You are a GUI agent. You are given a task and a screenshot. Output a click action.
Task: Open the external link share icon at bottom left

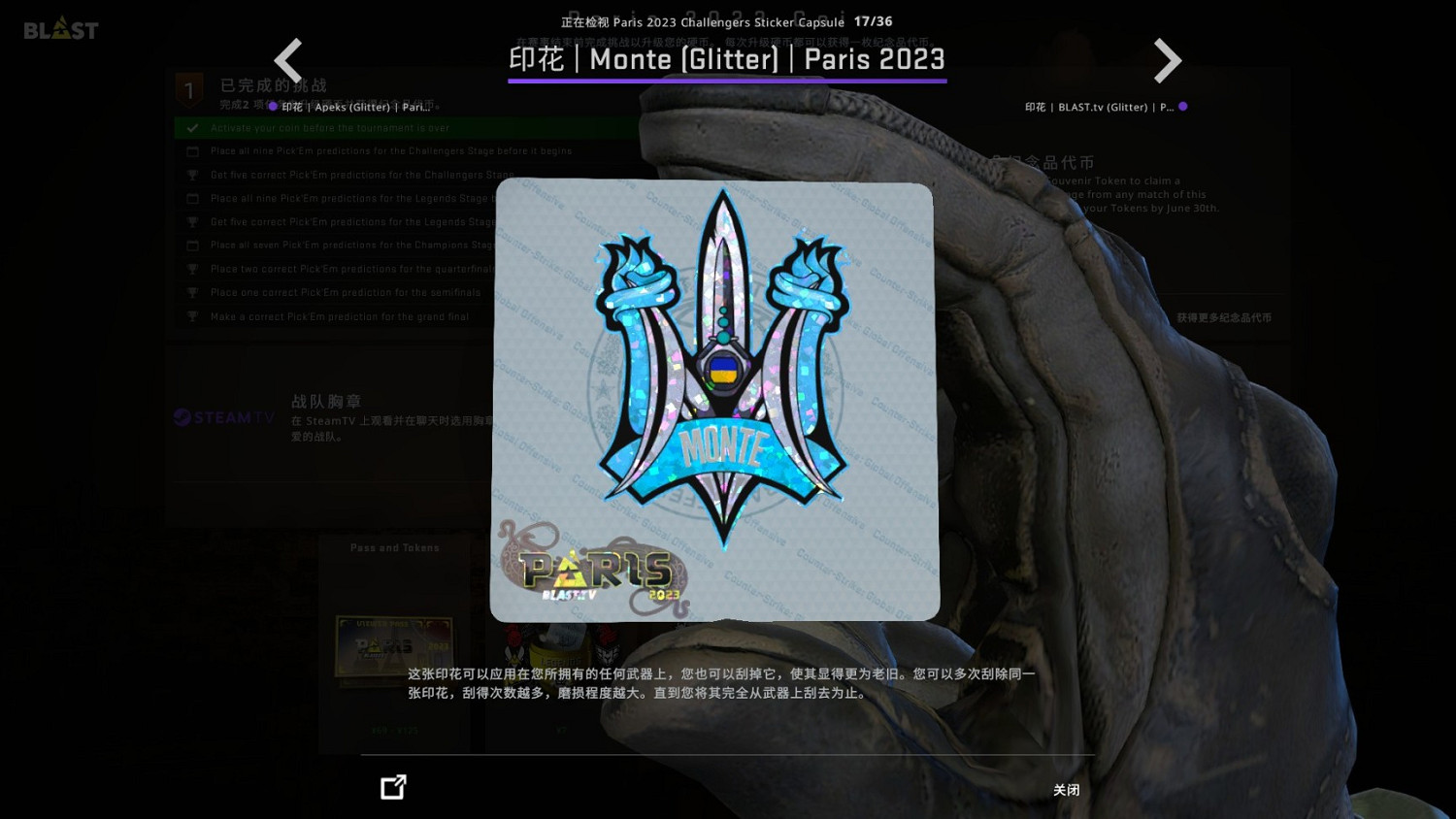pos(393,787)
